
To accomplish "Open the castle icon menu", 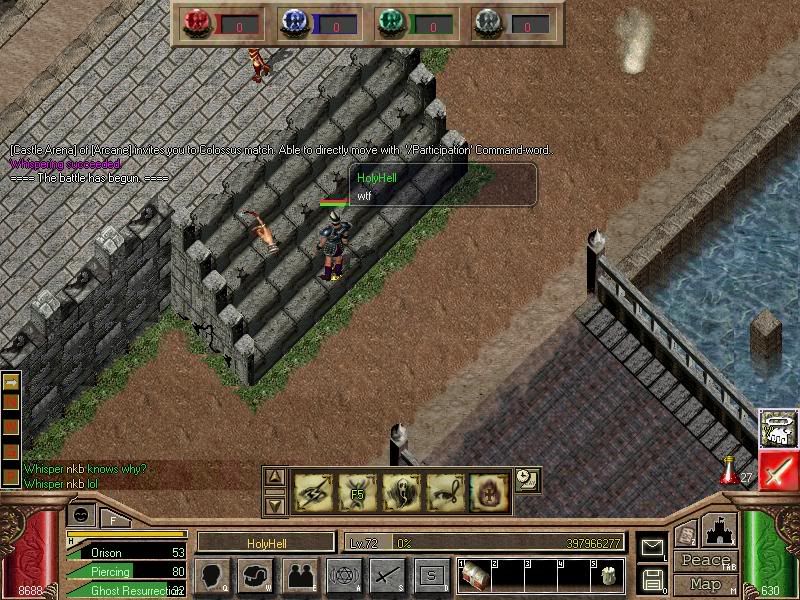I will point(720,530).
